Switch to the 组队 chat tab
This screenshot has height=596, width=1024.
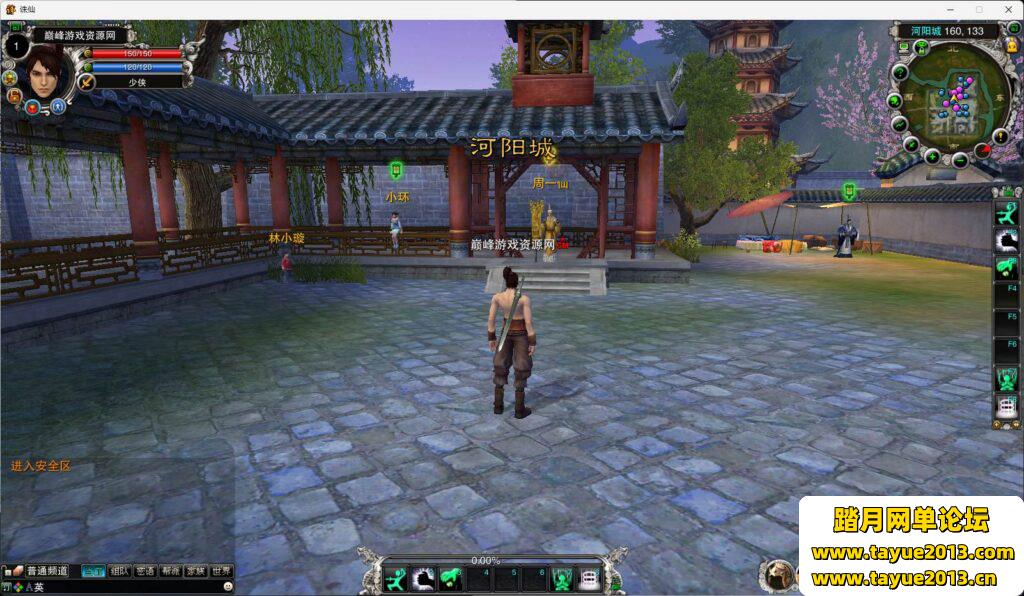tap(120, 571)
